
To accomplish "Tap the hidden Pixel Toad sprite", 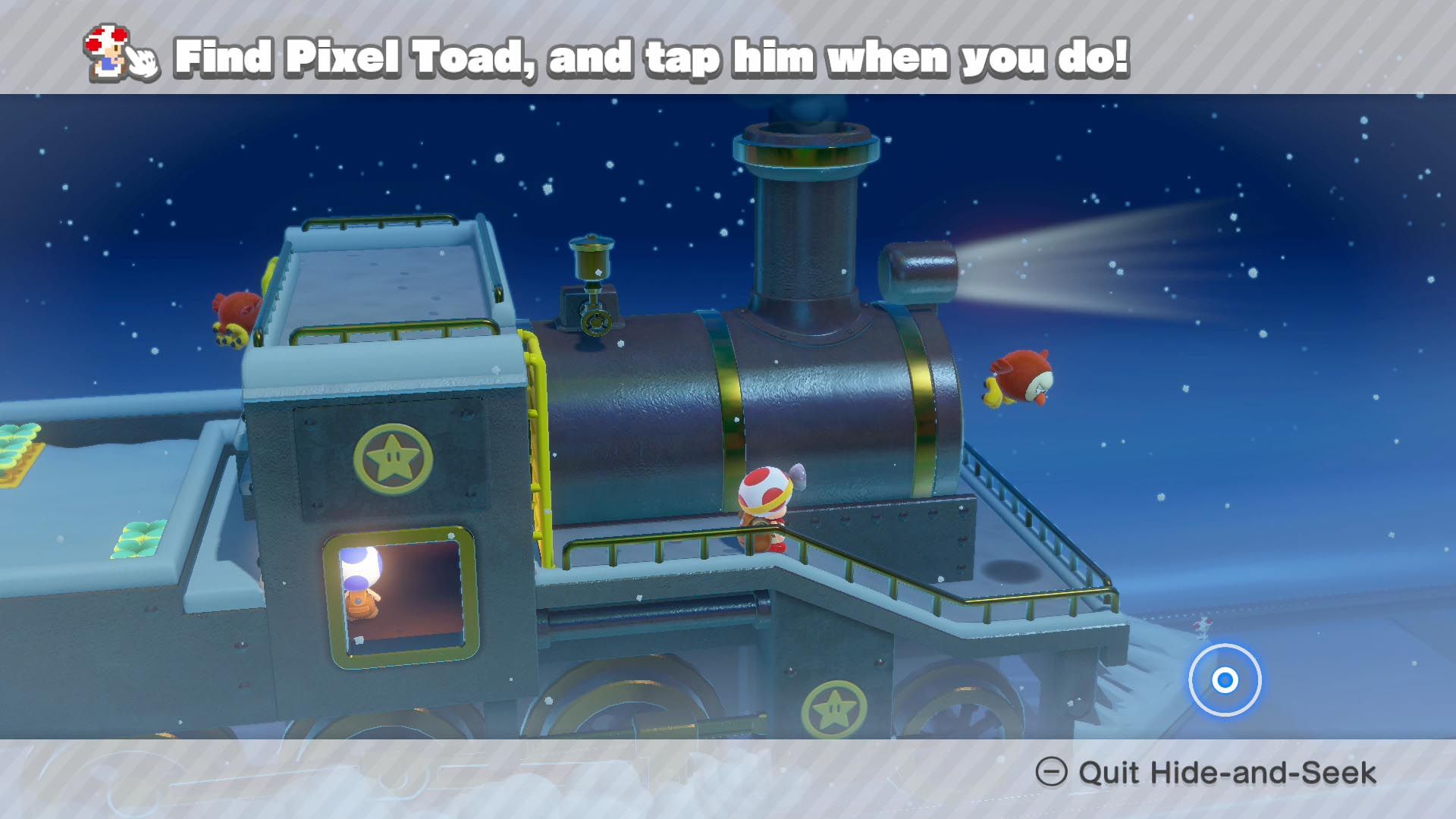I will 1201,628.
